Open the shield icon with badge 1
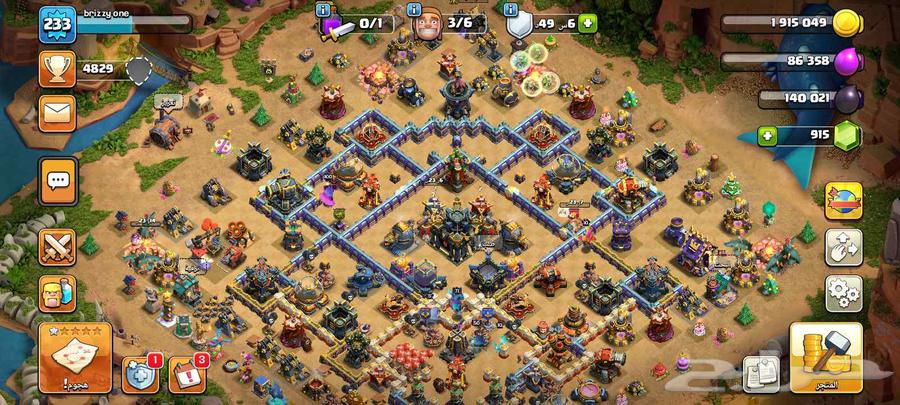This screenshot has height=405, width=900. point(139,374)
